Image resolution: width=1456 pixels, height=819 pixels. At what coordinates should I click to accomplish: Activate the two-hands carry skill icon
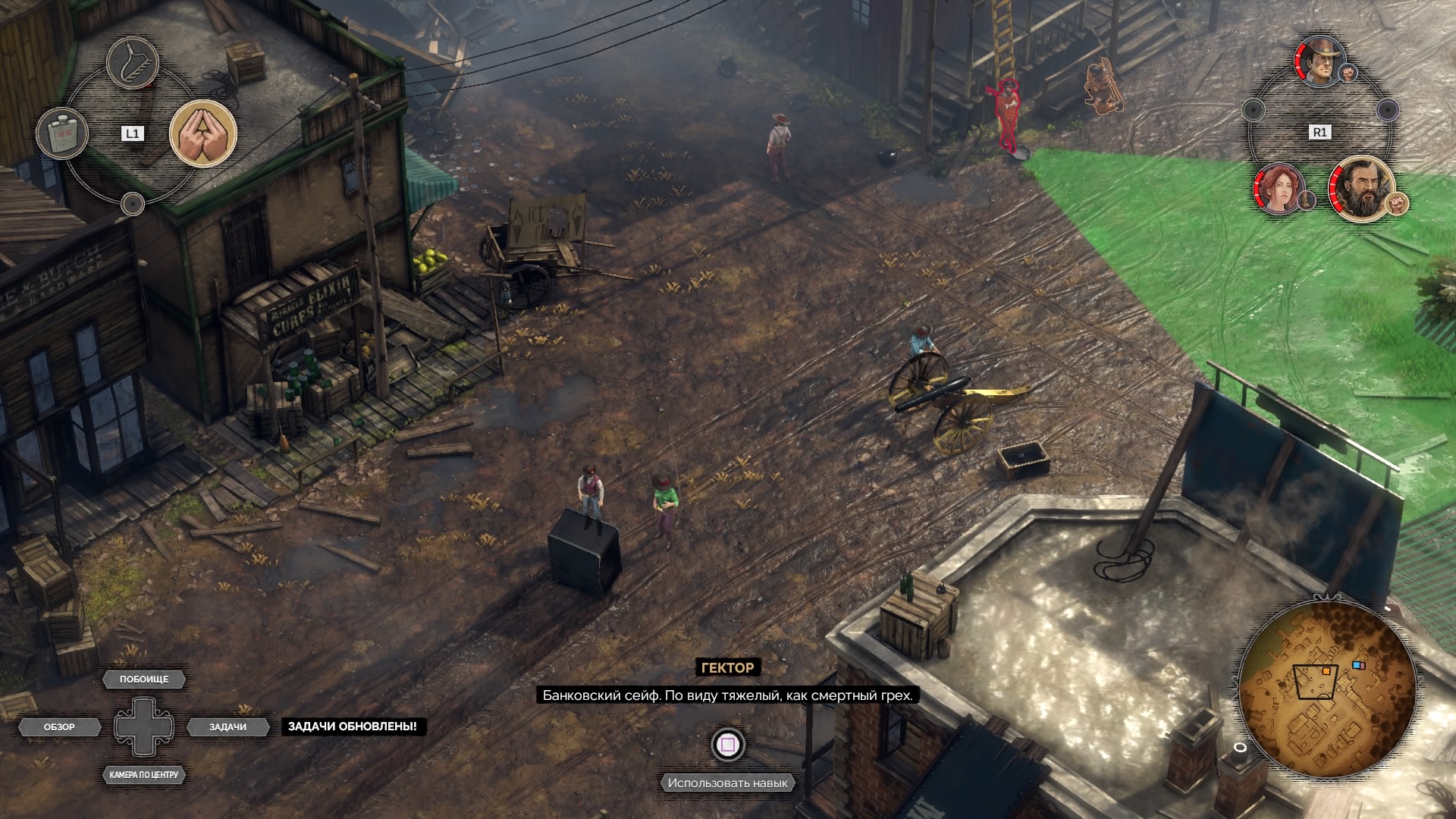[x=202, y=133]
